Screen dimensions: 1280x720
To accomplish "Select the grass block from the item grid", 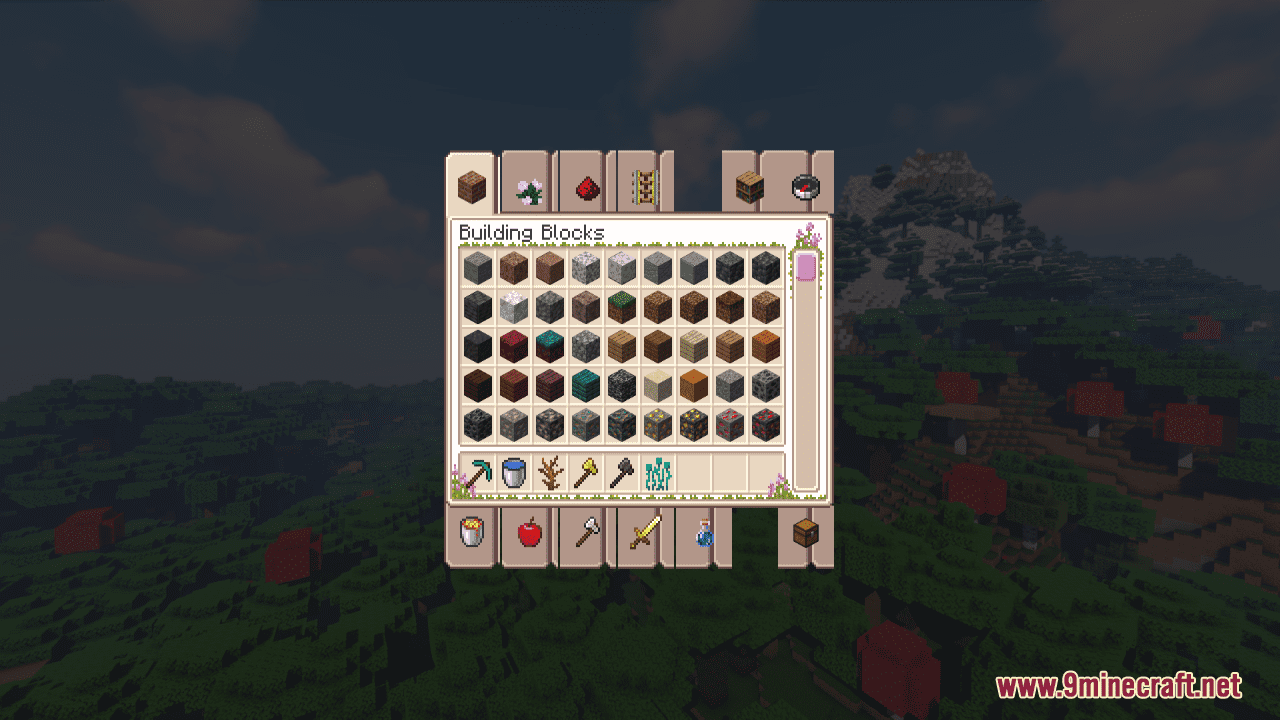I will 619,305.
